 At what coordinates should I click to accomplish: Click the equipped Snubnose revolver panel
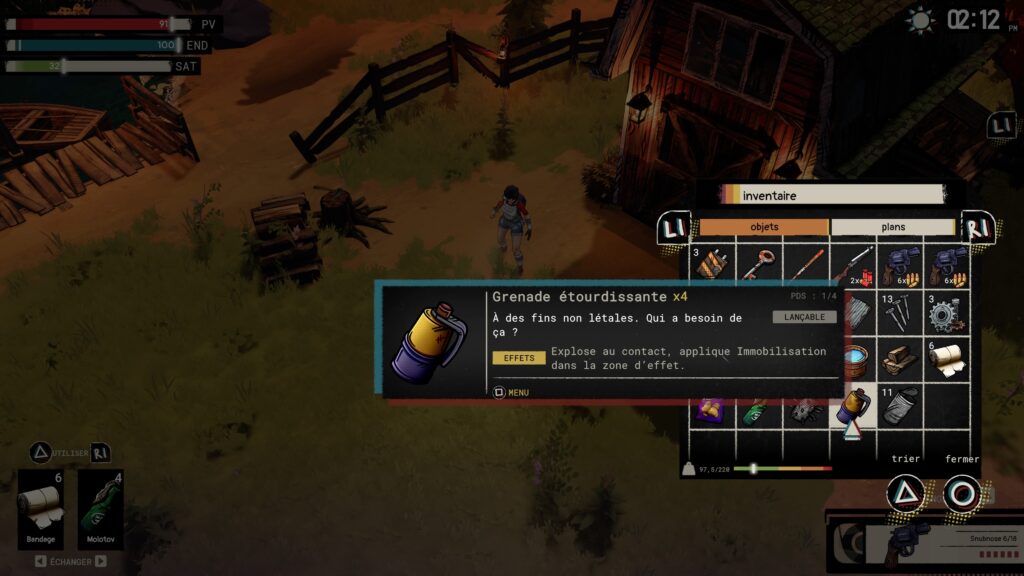point(925,543)
